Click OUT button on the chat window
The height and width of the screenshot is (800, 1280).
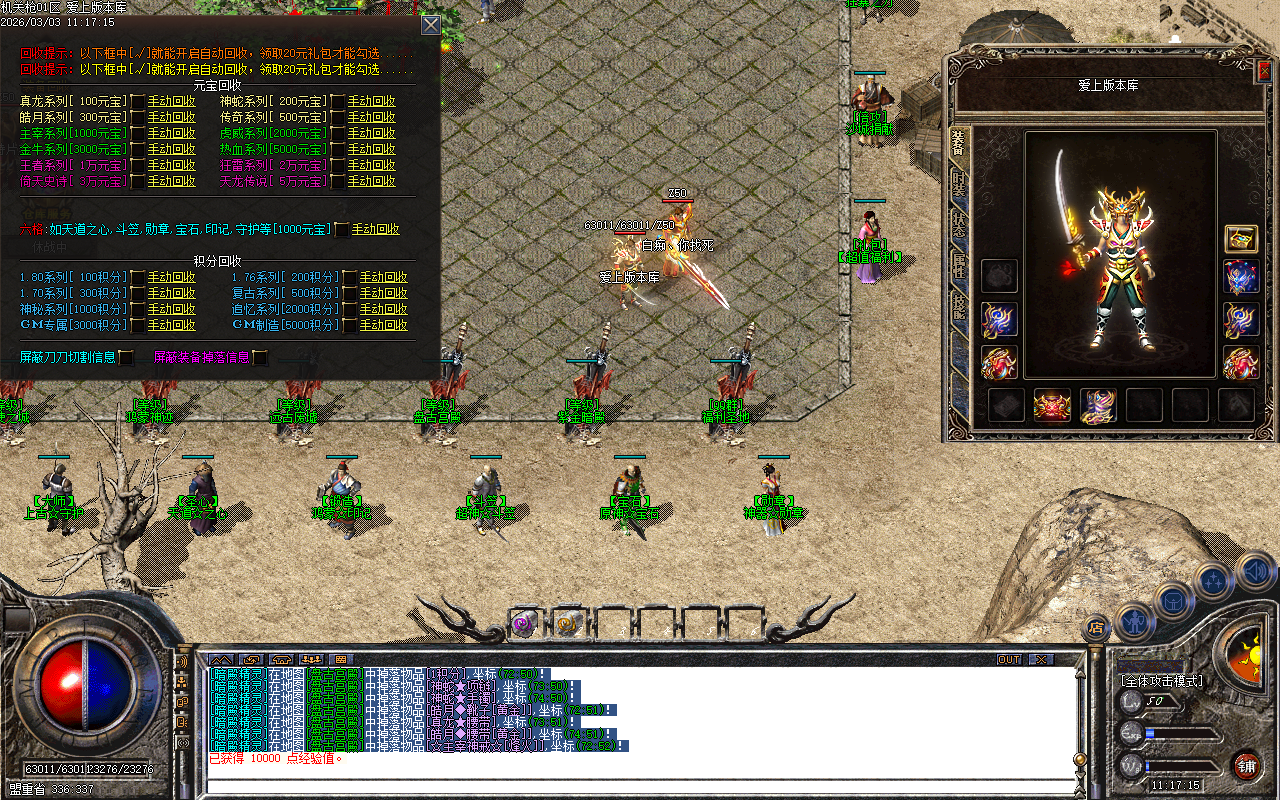tap(1011, 659)
